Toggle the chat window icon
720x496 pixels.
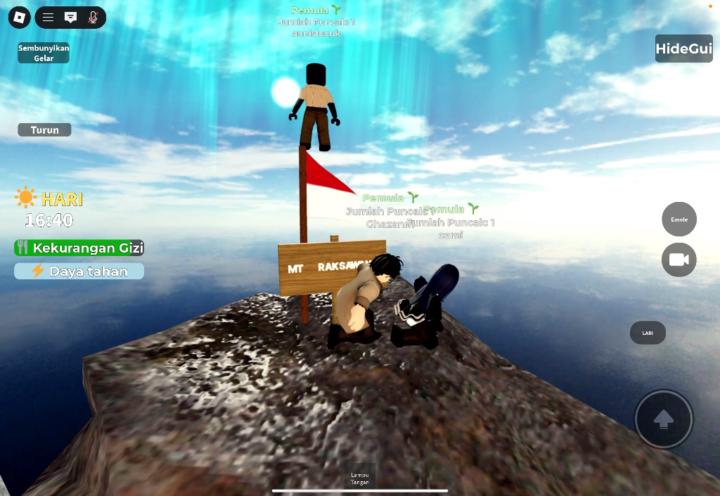click(70, 18)
